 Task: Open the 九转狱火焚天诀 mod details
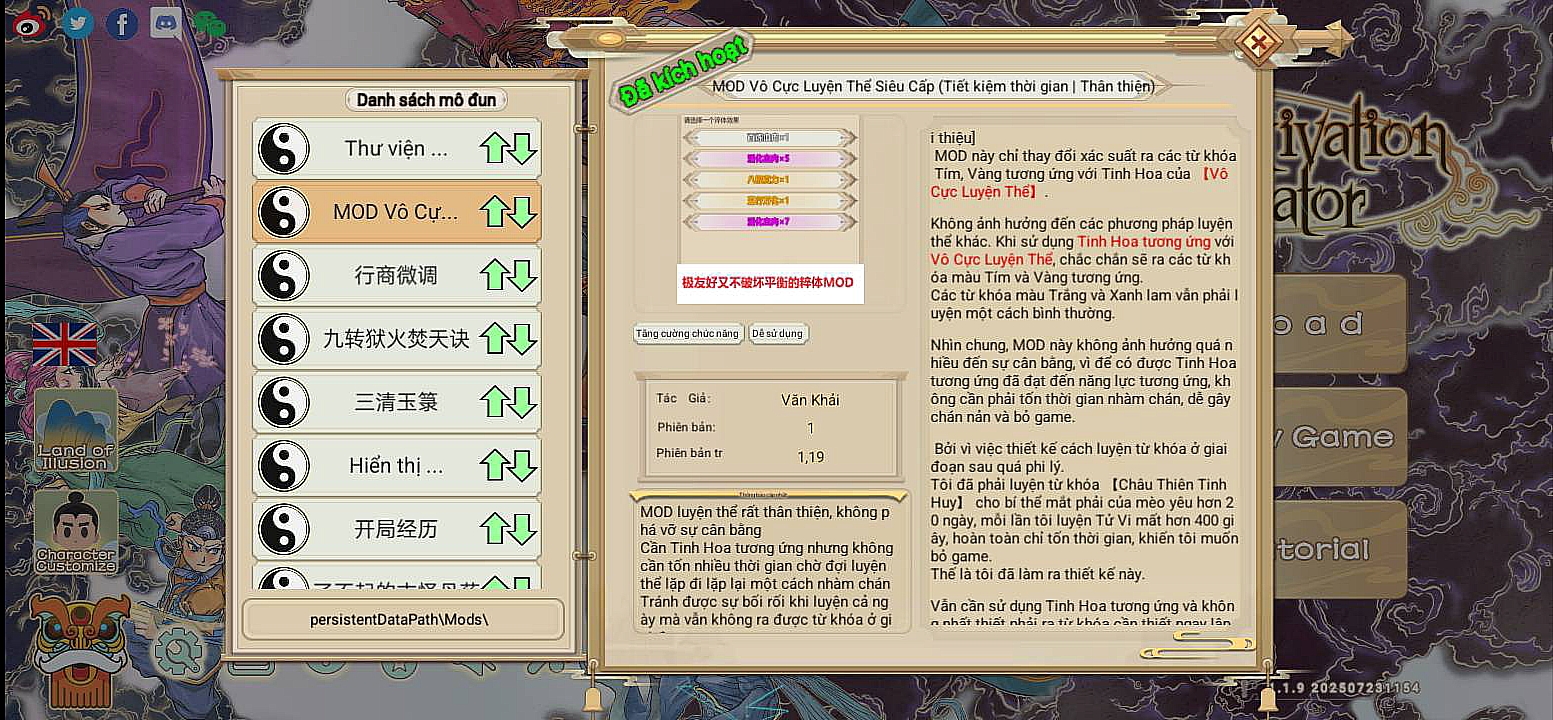tap(396, 339)
